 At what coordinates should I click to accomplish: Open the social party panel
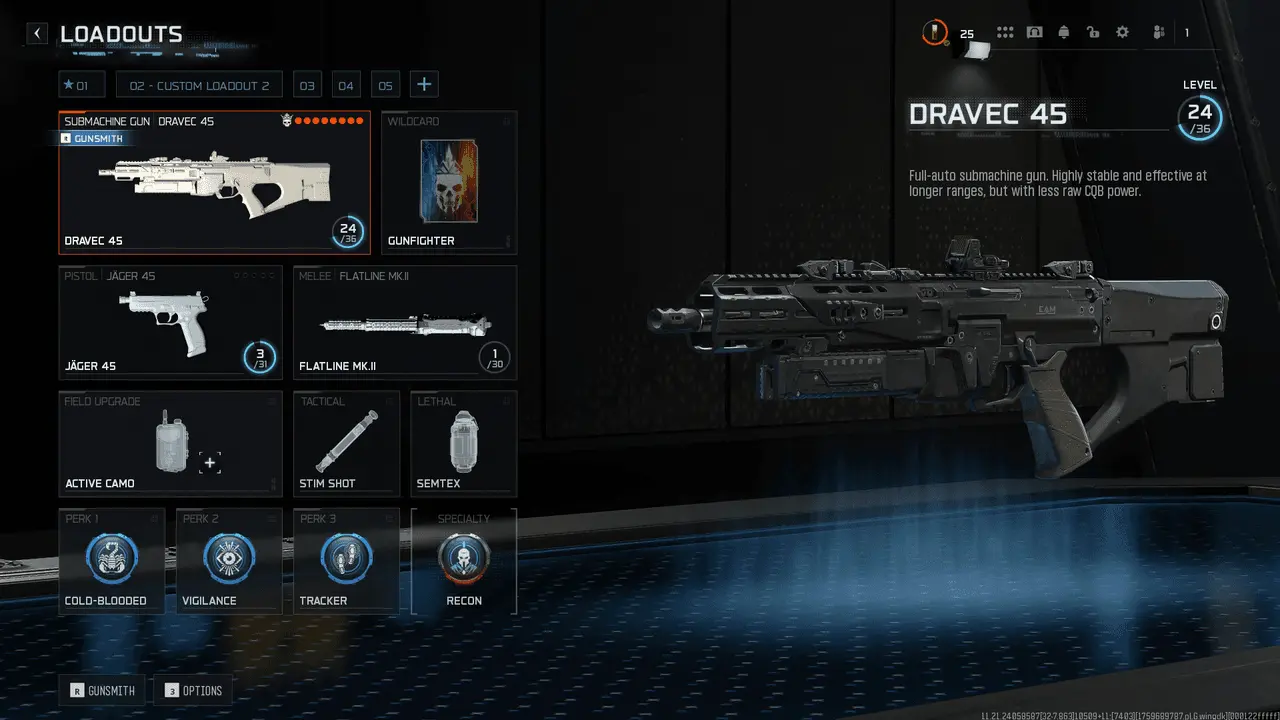(x=1157, y=32)
